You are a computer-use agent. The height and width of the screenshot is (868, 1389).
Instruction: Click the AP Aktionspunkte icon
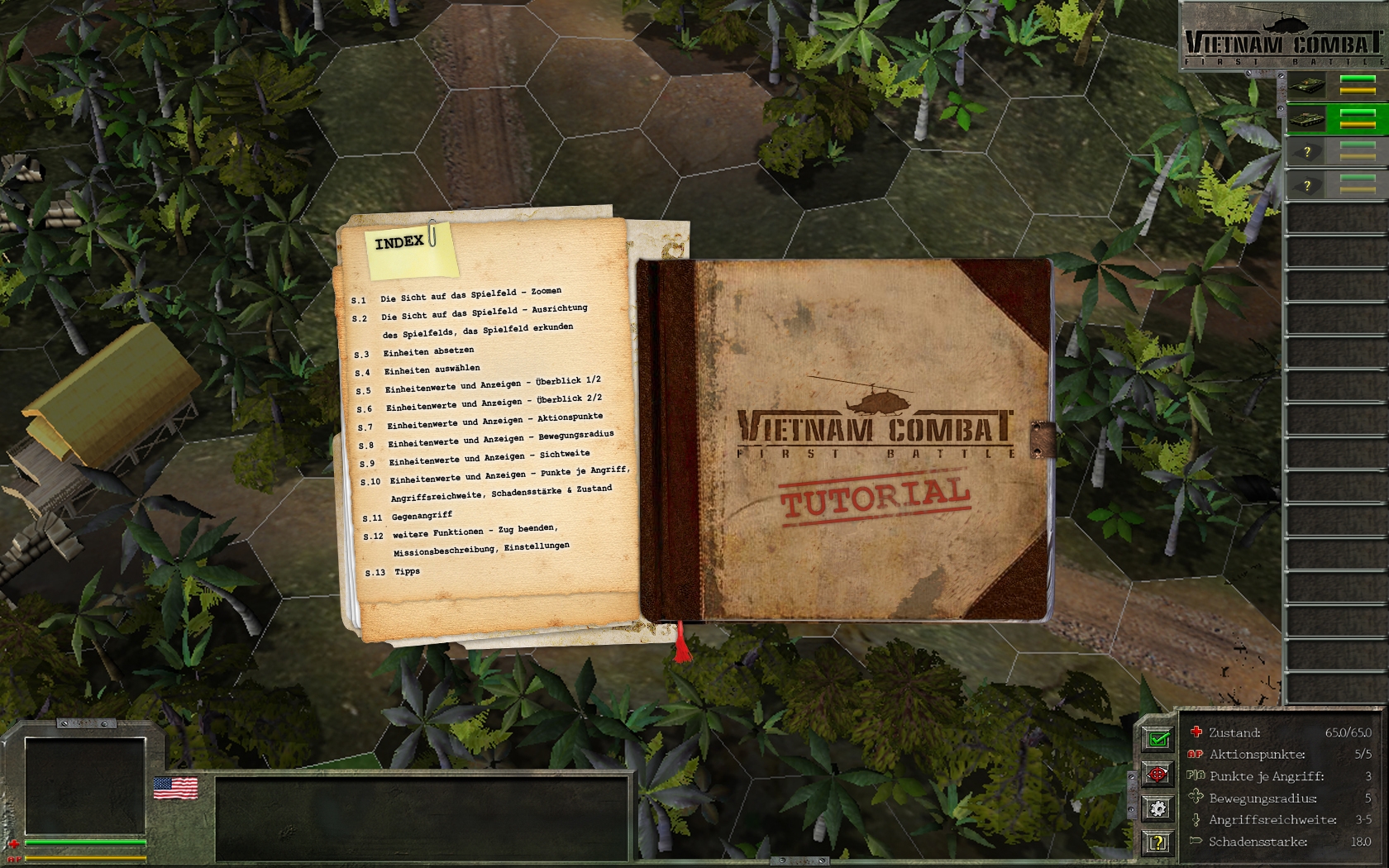pyautogui.click(x=1194, y=754)
